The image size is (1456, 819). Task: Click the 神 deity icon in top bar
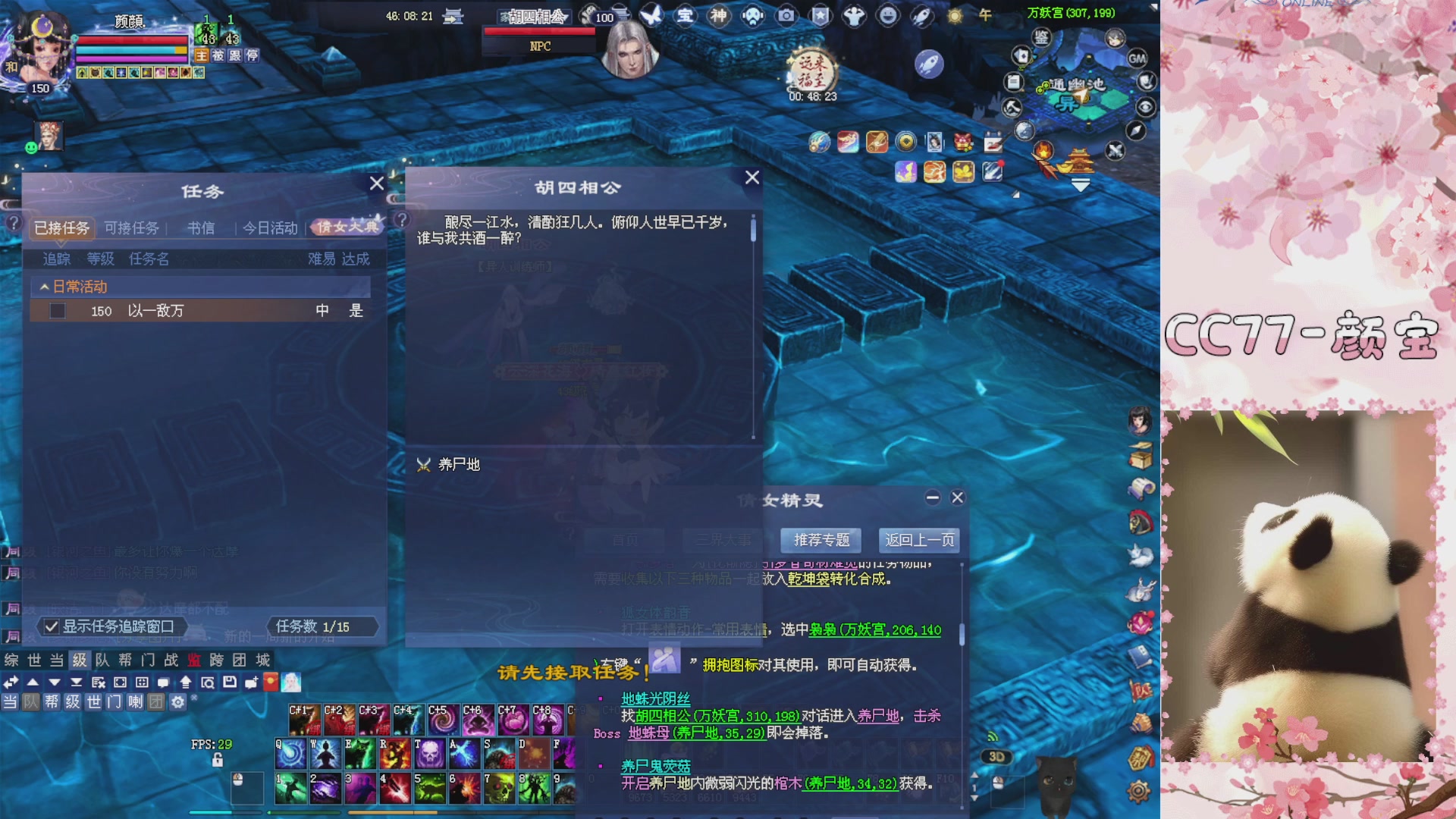pos(717,17)
